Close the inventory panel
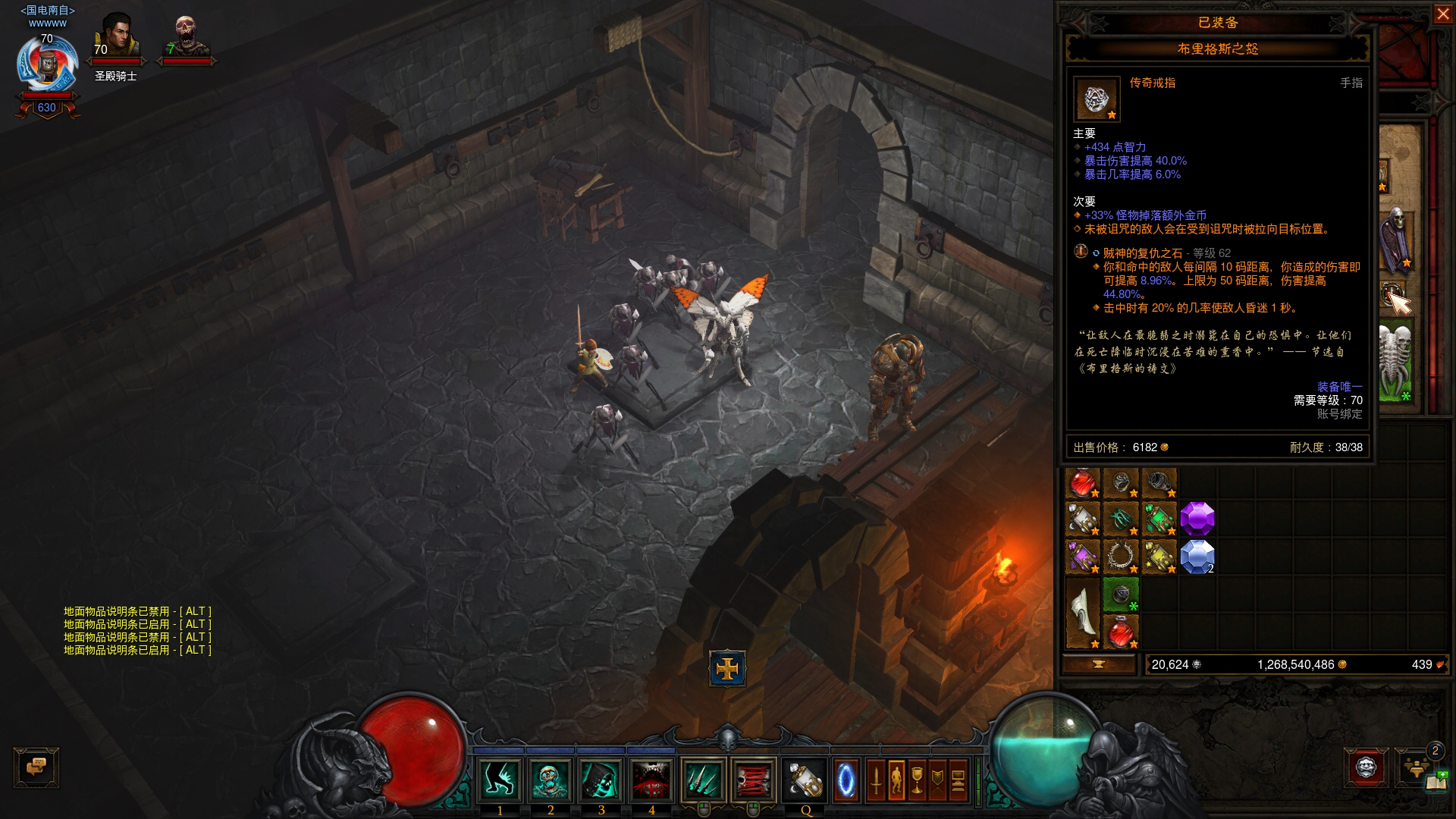1456x819 pixels. pos(1442,14)
